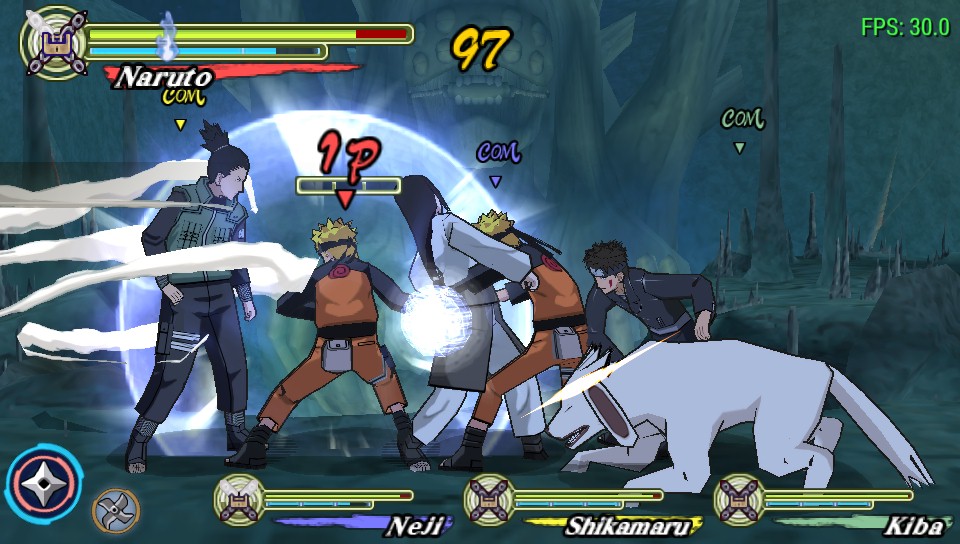Choose Kiba's emblem icon

click(740, 499)
